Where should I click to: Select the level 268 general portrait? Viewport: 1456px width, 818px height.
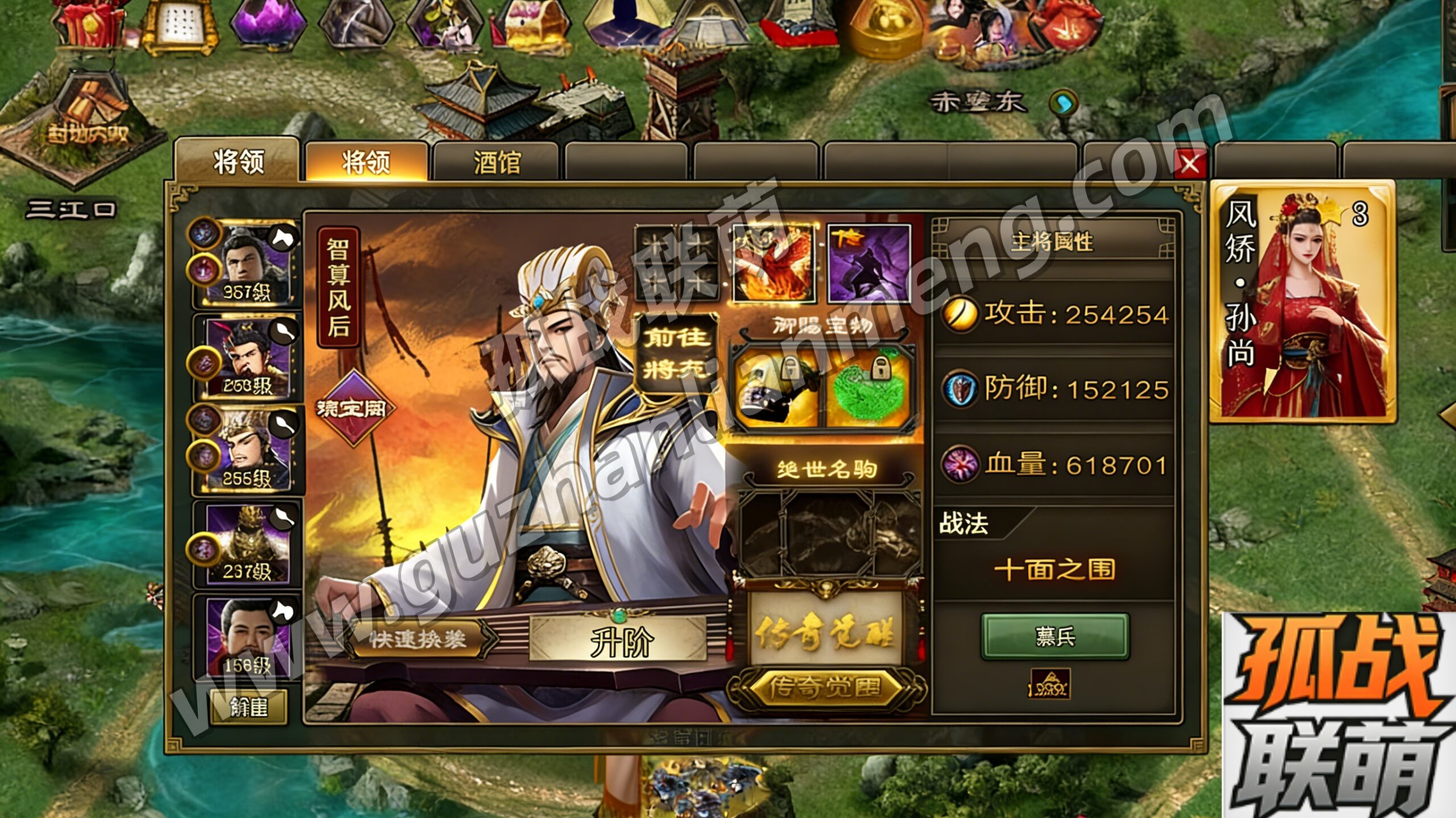coord(249,358)
